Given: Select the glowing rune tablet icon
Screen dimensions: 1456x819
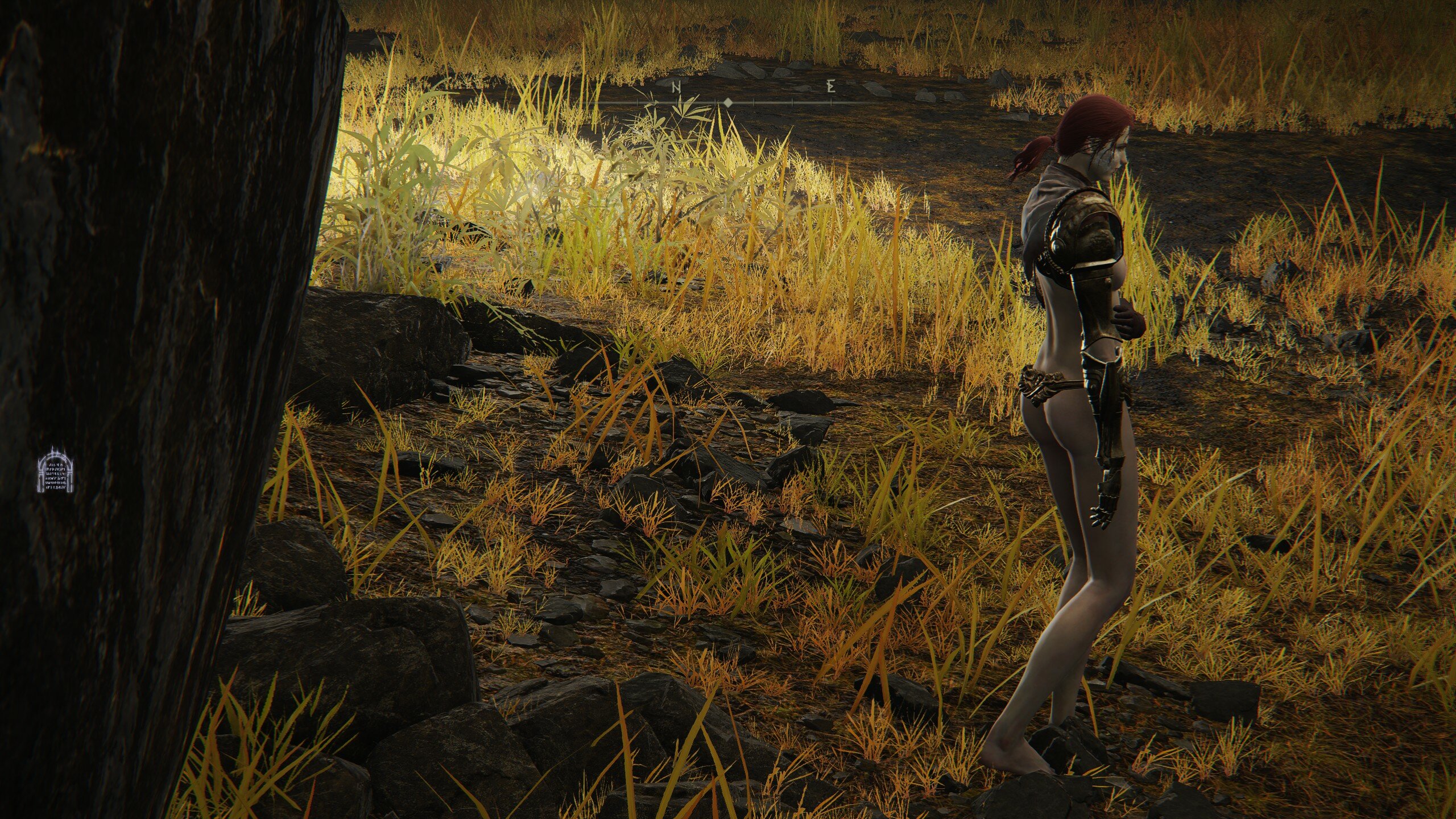Looking at the screenshot, I should [x=56, y=470].
